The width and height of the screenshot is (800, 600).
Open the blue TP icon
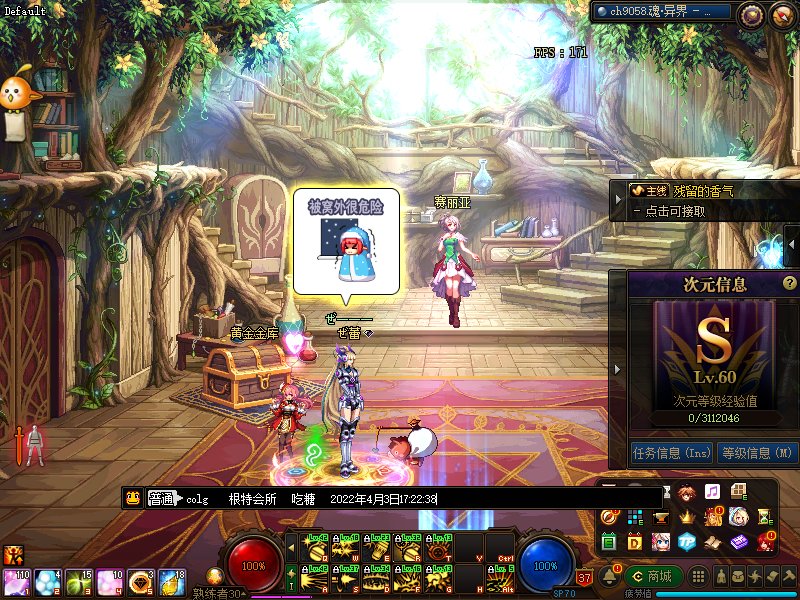686,541
